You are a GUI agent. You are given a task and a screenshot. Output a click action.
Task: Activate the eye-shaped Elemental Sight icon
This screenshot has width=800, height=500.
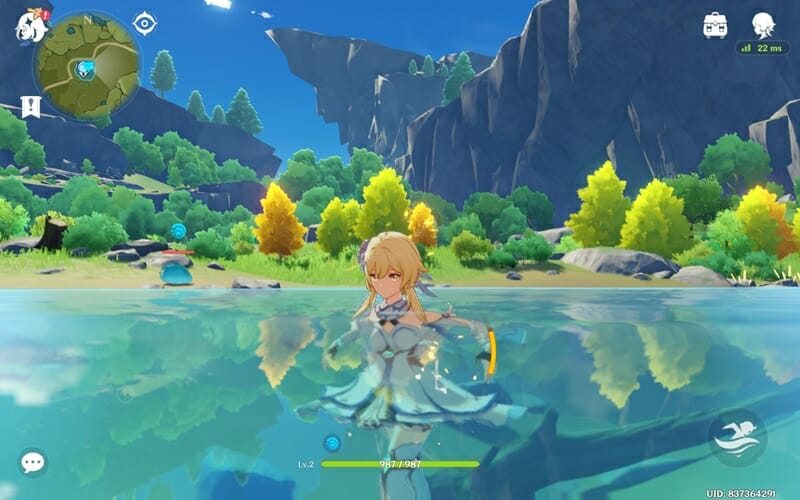click(145, 23)
